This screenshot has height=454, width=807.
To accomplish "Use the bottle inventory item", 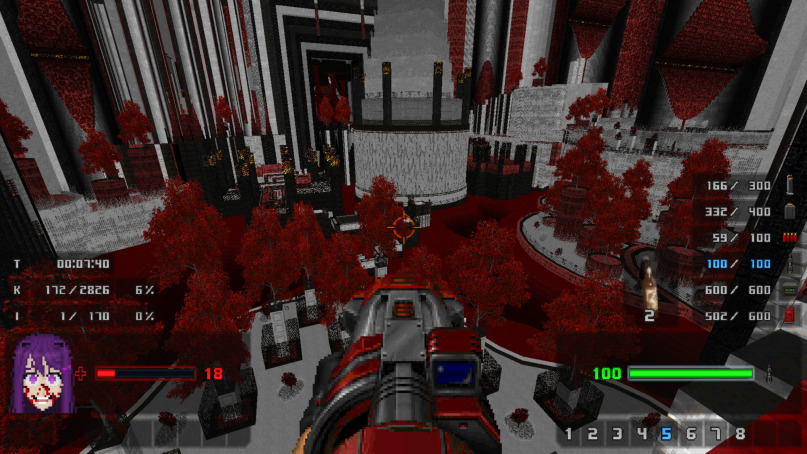I will click(649, 283).
